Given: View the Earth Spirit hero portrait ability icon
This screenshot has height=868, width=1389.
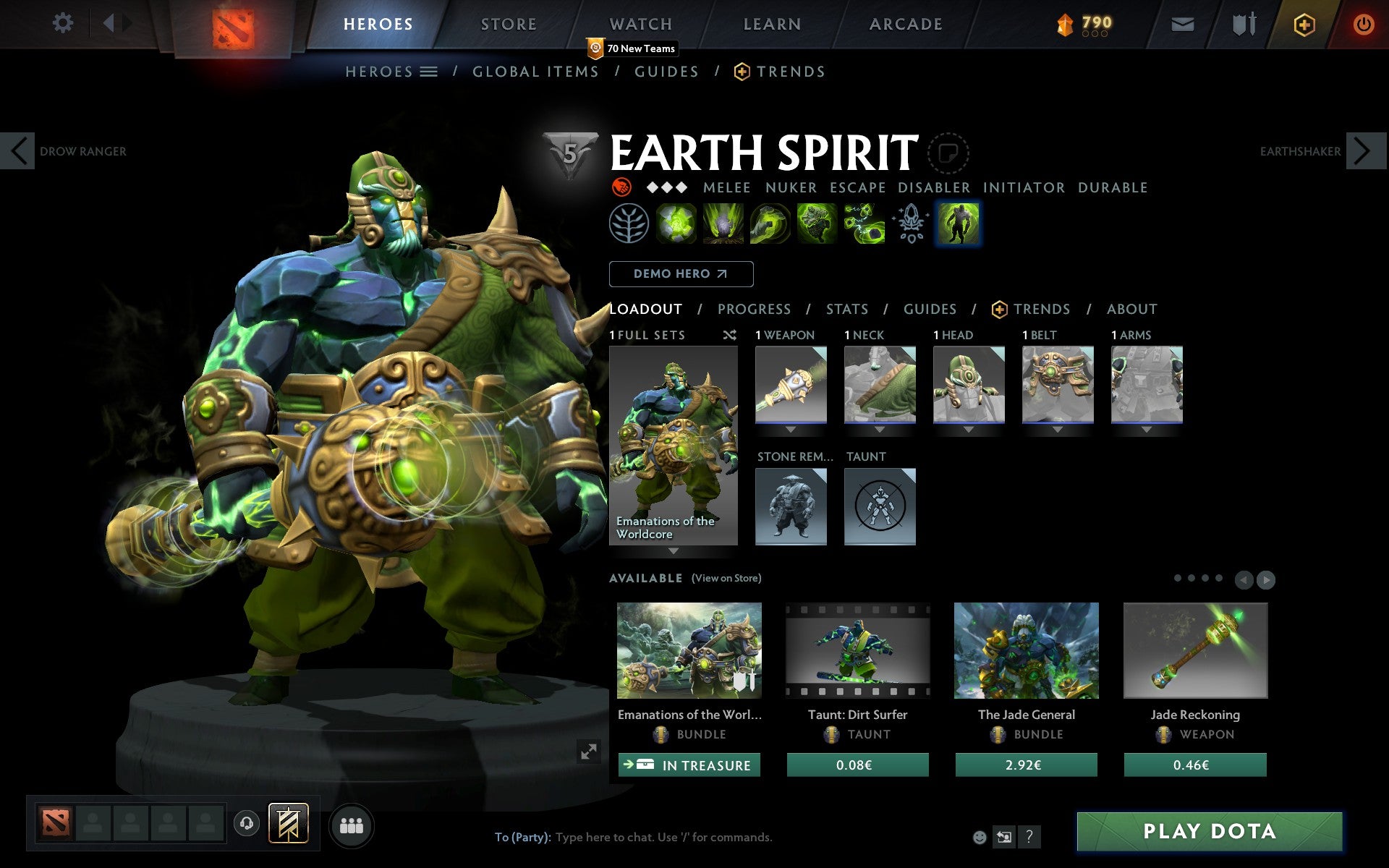Looking at the screenshot, I should pos(959,224).
